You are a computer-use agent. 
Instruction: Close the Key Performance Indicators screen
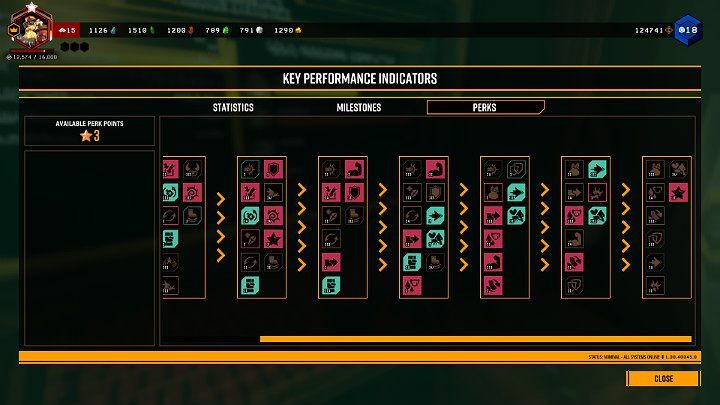pos(663,379)
